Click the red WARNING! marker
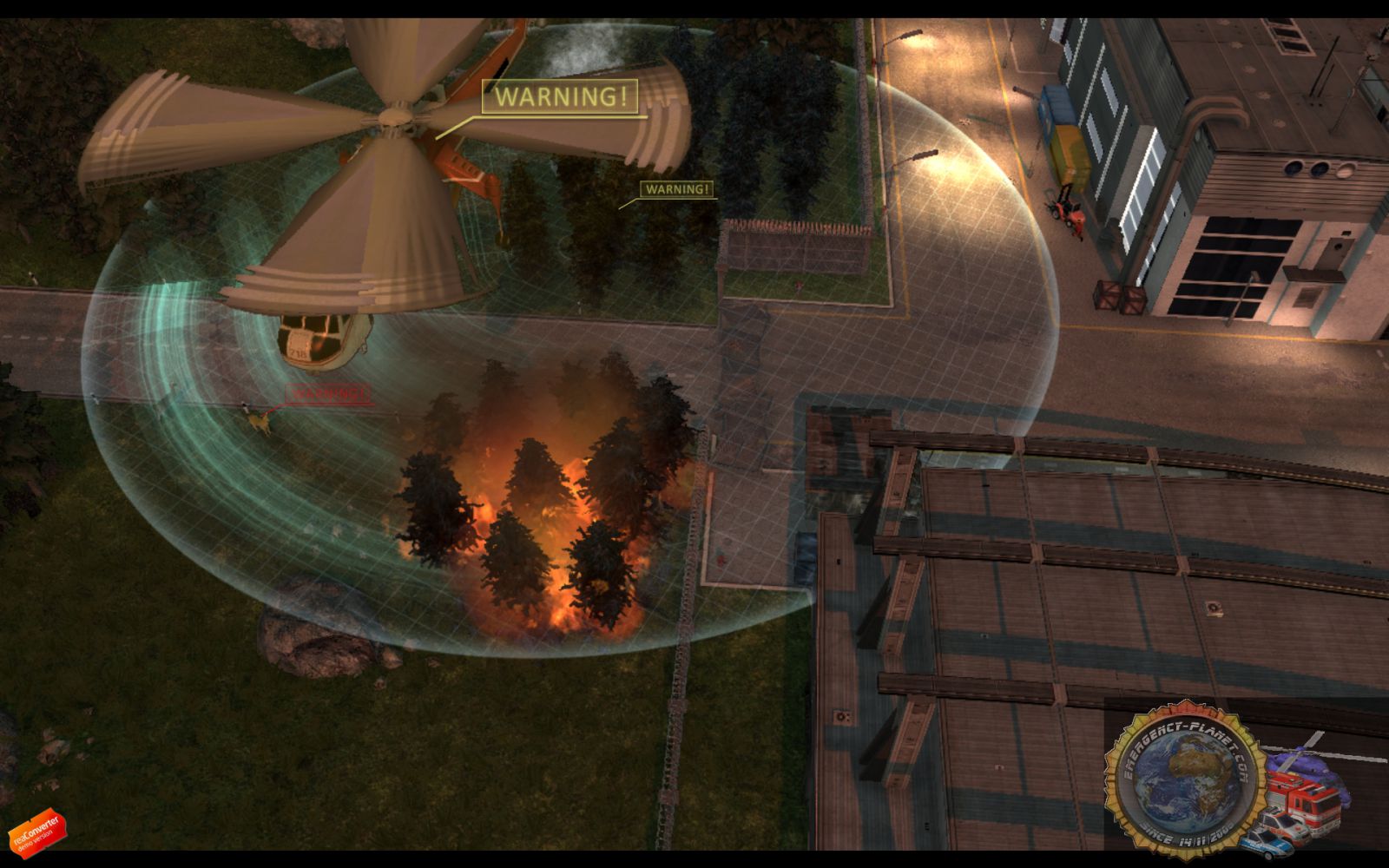This screenshot has height=868, width=1389. pos(327,393)
